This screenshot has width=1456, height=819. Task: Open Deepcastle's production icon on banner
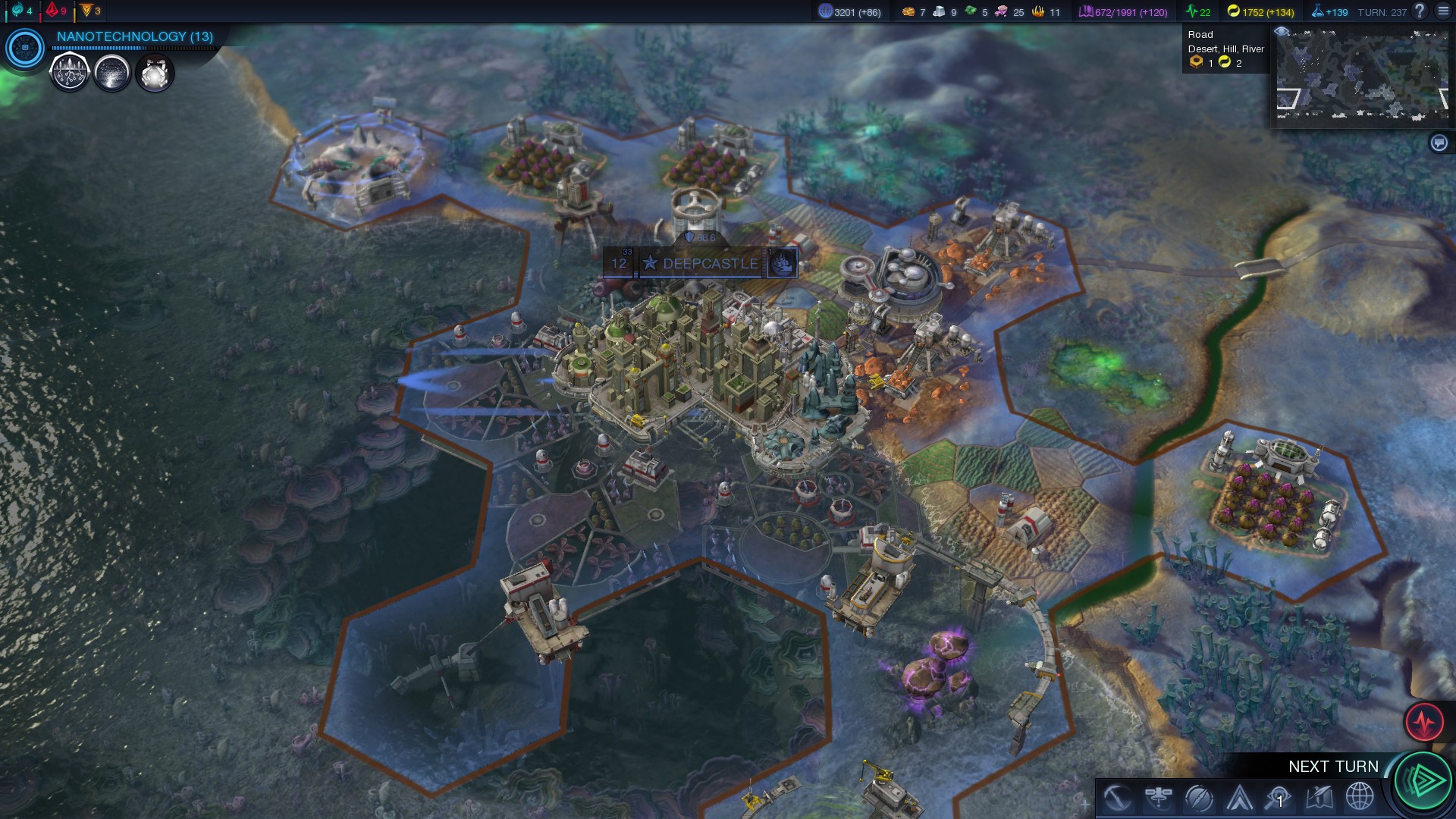click(x=782, y=264)
